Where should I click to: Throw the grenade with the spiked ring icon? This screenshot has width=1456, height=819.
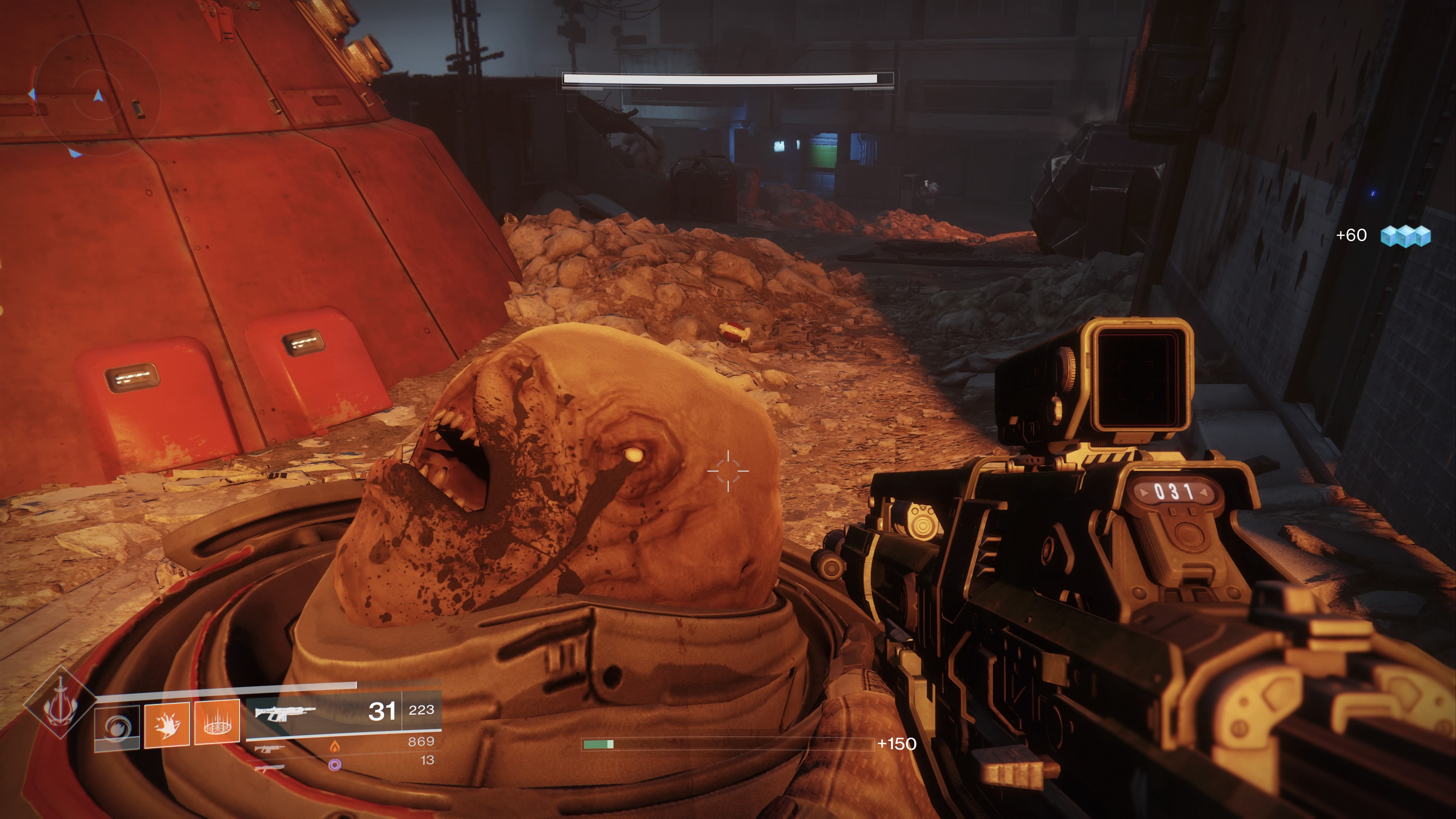pyautogui.click(x=217, y=723)
